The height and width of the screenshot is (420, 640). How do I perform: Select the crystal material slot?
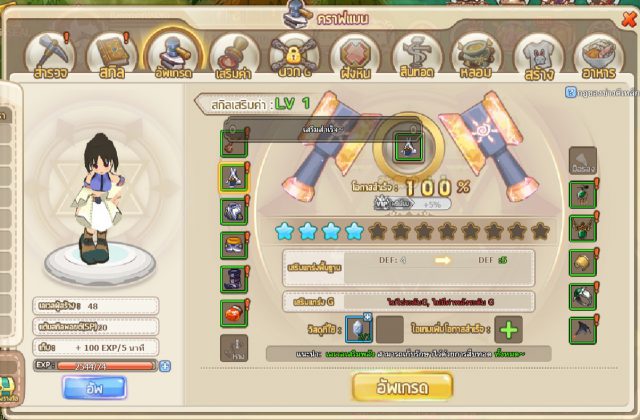pyautogui.click(x=358, y=330)
